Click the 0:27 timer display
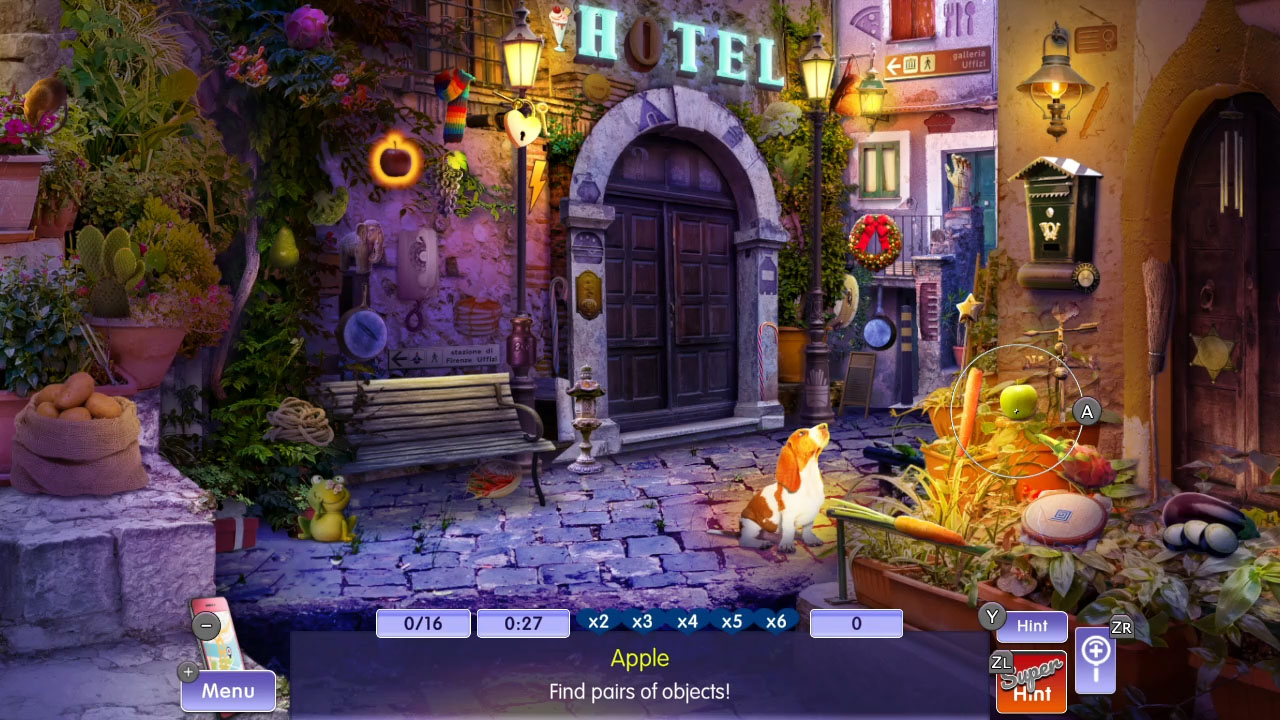1280x720 pixels. [522, 622]
